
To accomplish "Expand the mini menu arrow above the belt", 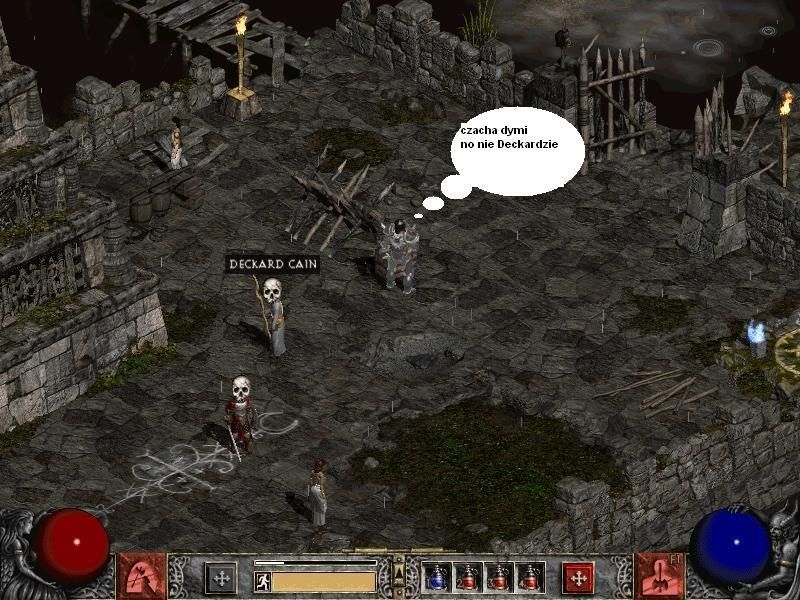I will point(398,571).
